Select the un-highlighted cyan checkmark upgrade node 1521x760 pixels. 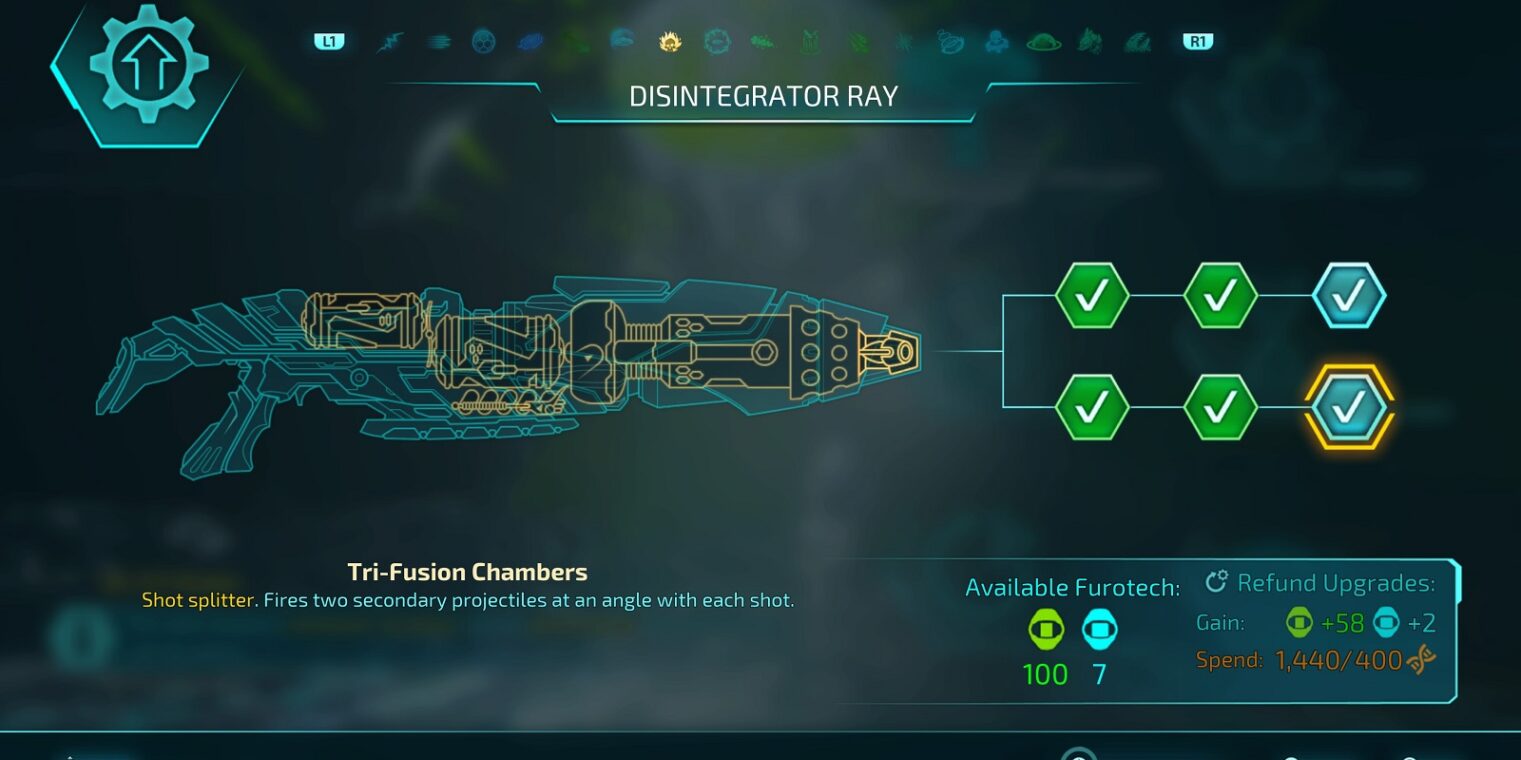point(1348,295)
